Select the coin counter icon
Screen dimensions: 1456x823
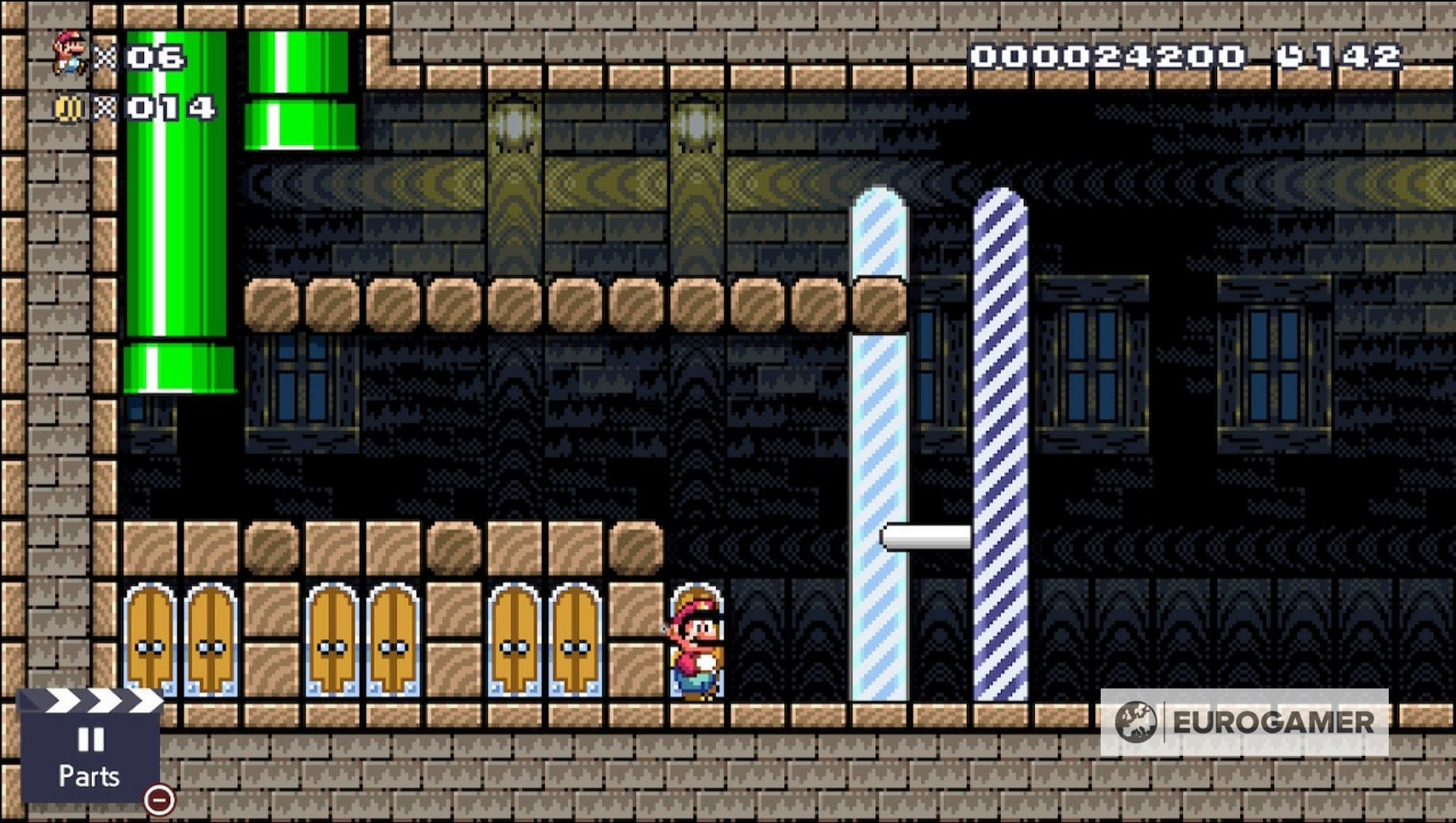pyautogui.click(x=67, y=105)
